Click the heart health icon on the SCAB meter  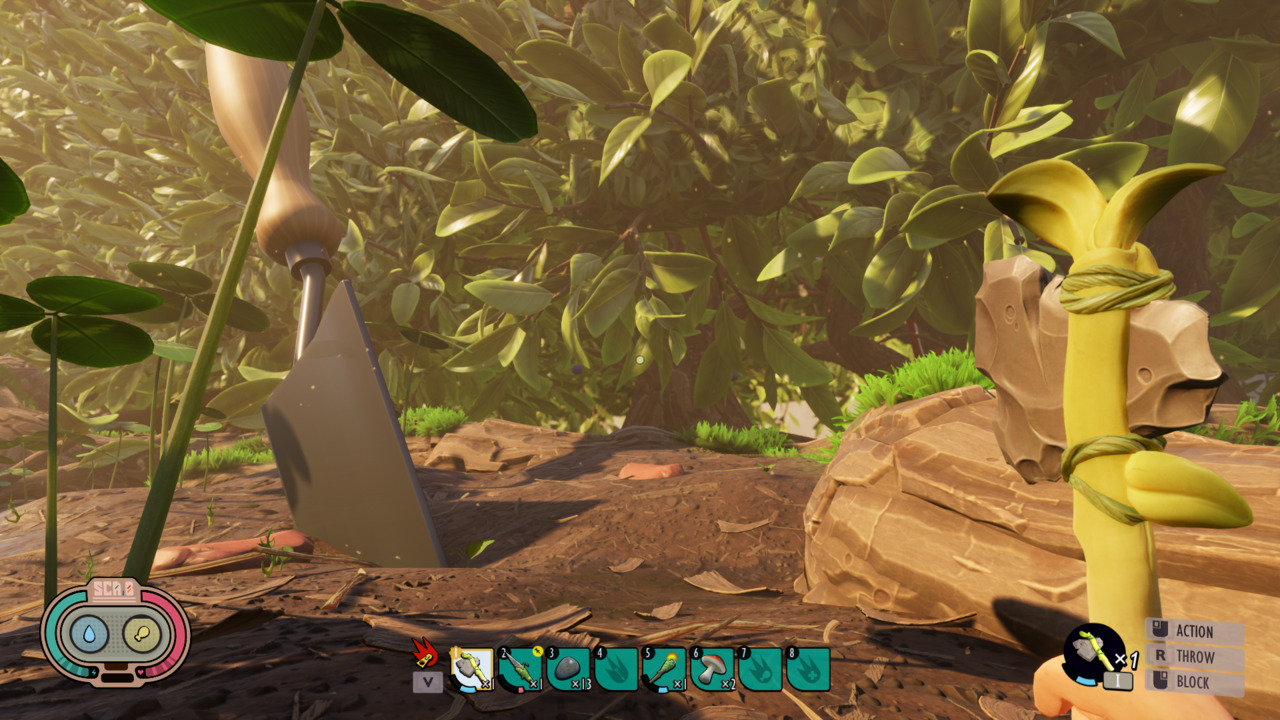pyautogui.click(x=140, y=672)
